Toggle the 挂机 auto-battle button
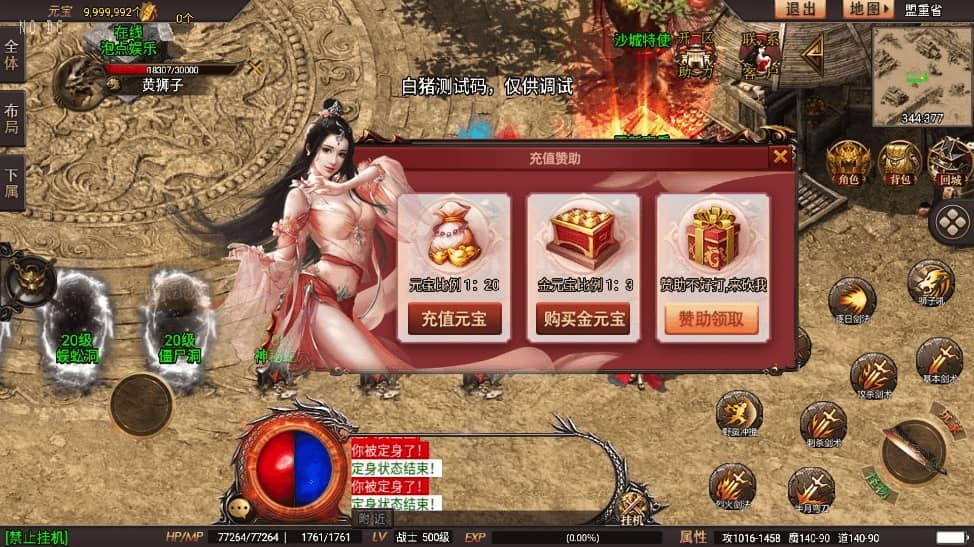 tap(632, 508)
